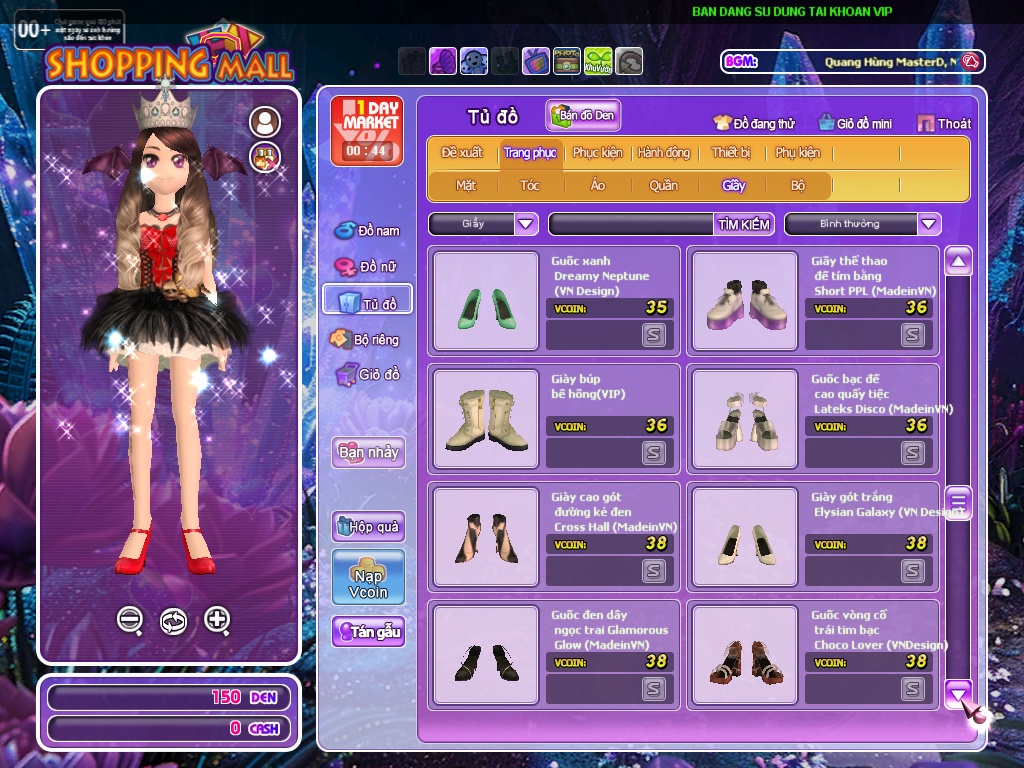The width and height of the screenshot is (1024, 768).
Task: Open the Phục kiện tab
Action: [597, 153]
